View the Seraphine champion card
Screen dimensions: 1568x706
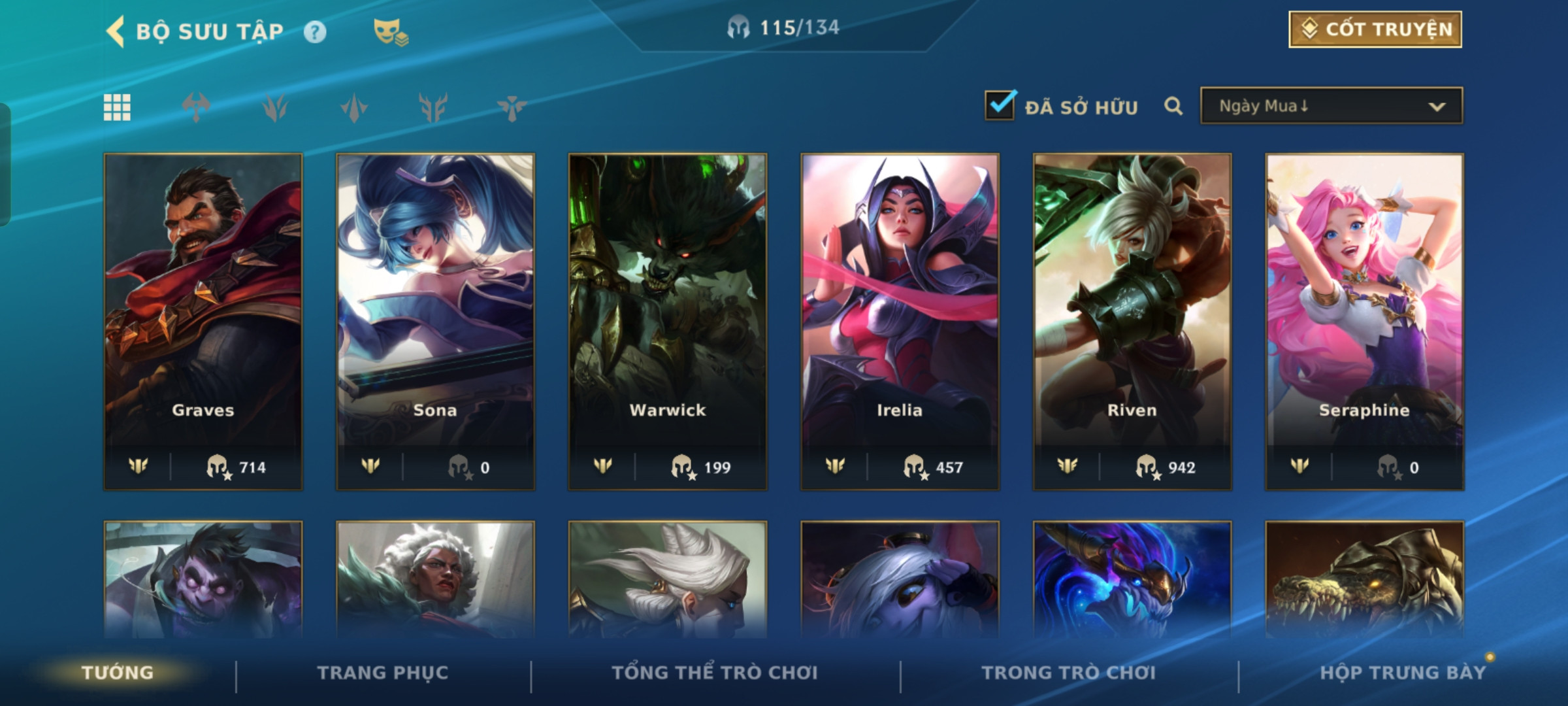[1364, 321]
